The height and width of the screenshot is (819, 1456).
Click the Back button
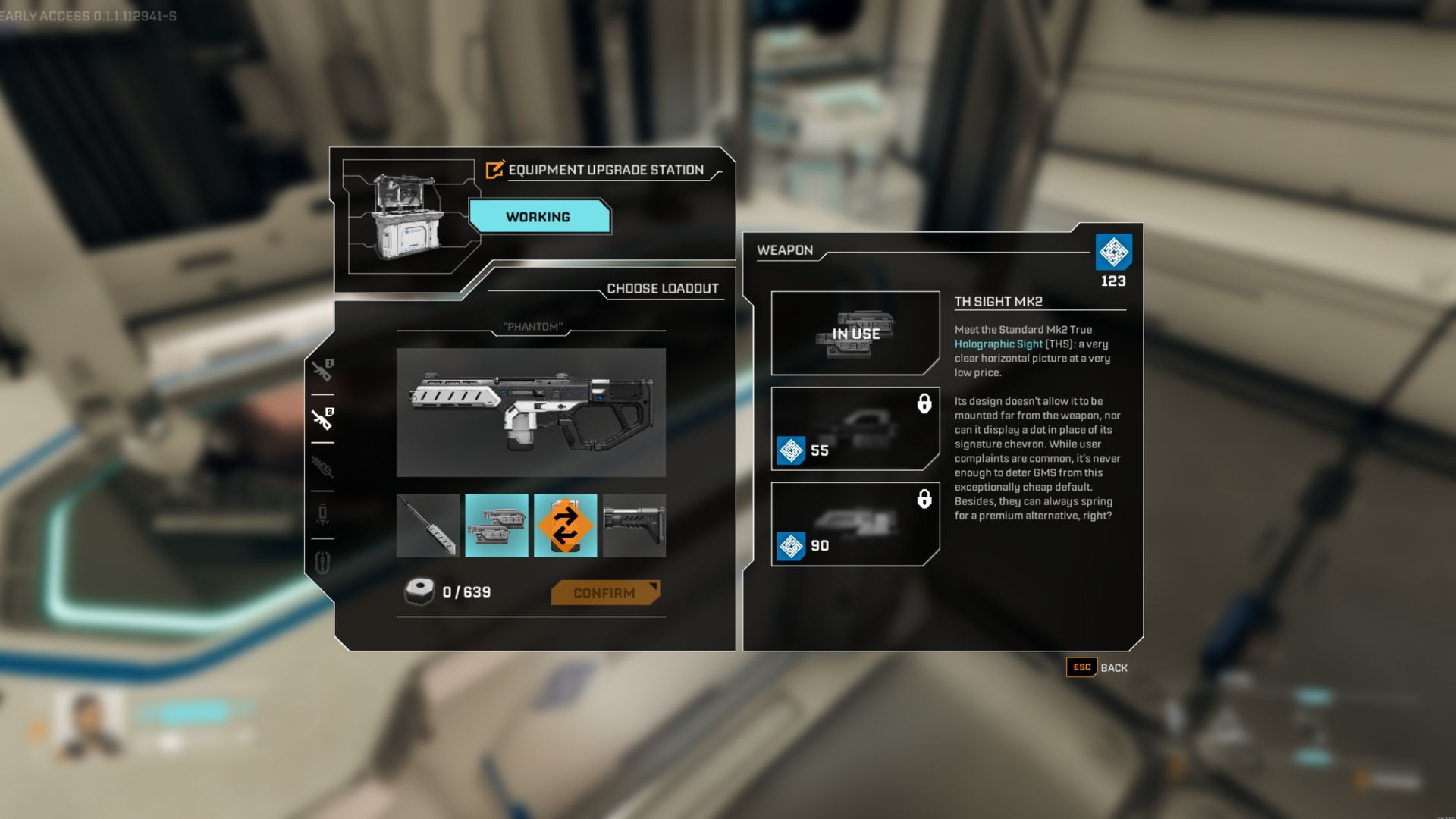coord(1097,667)
